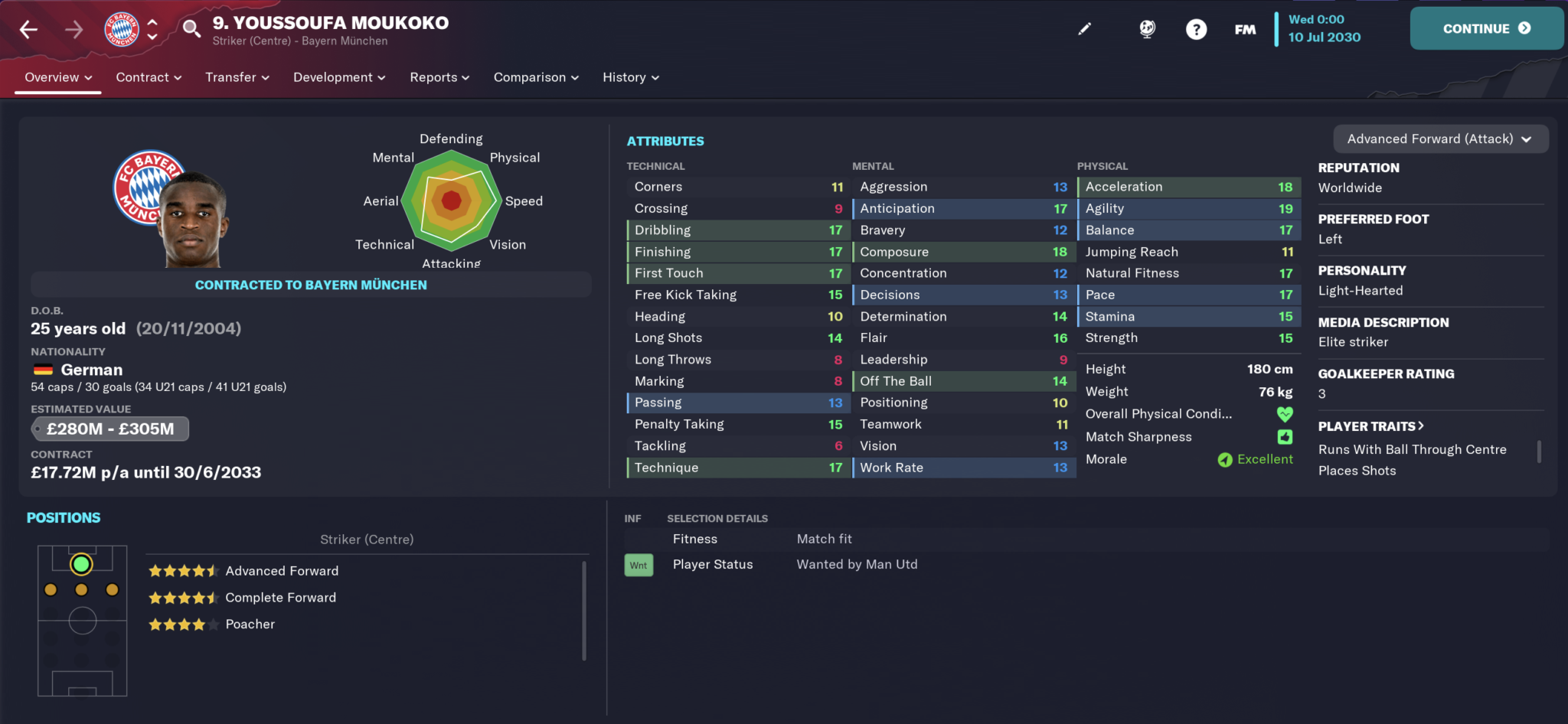1568x724 pixels.
Task: Switch to the Contract tab
Action: (148, 77)
